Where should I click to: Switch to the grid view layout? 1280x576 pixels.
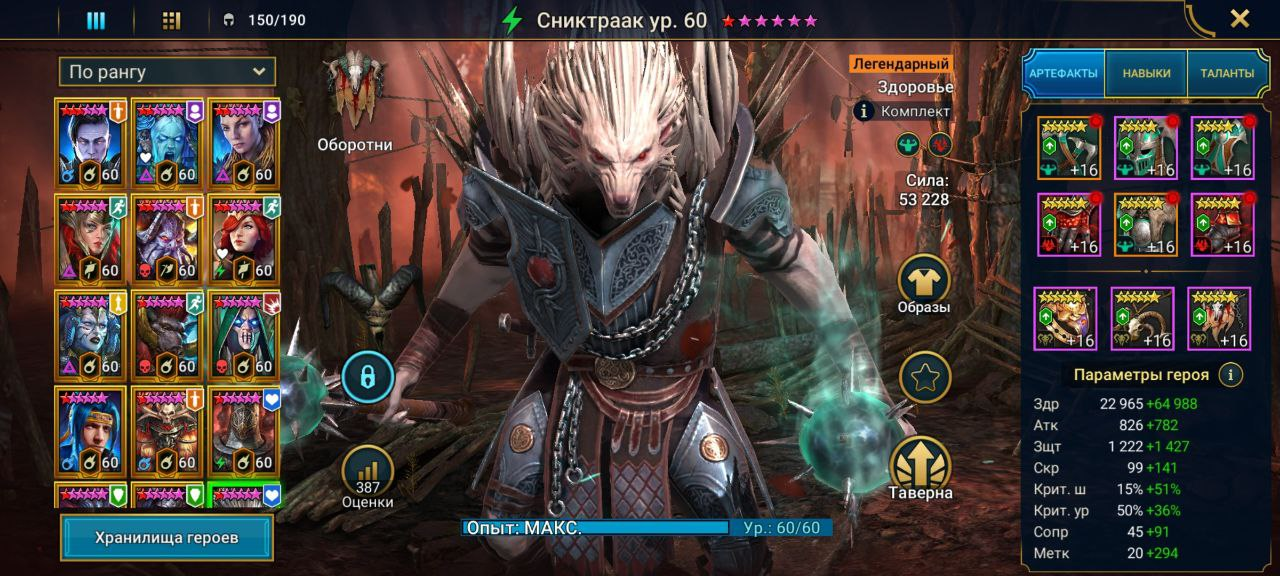[171, 20]
